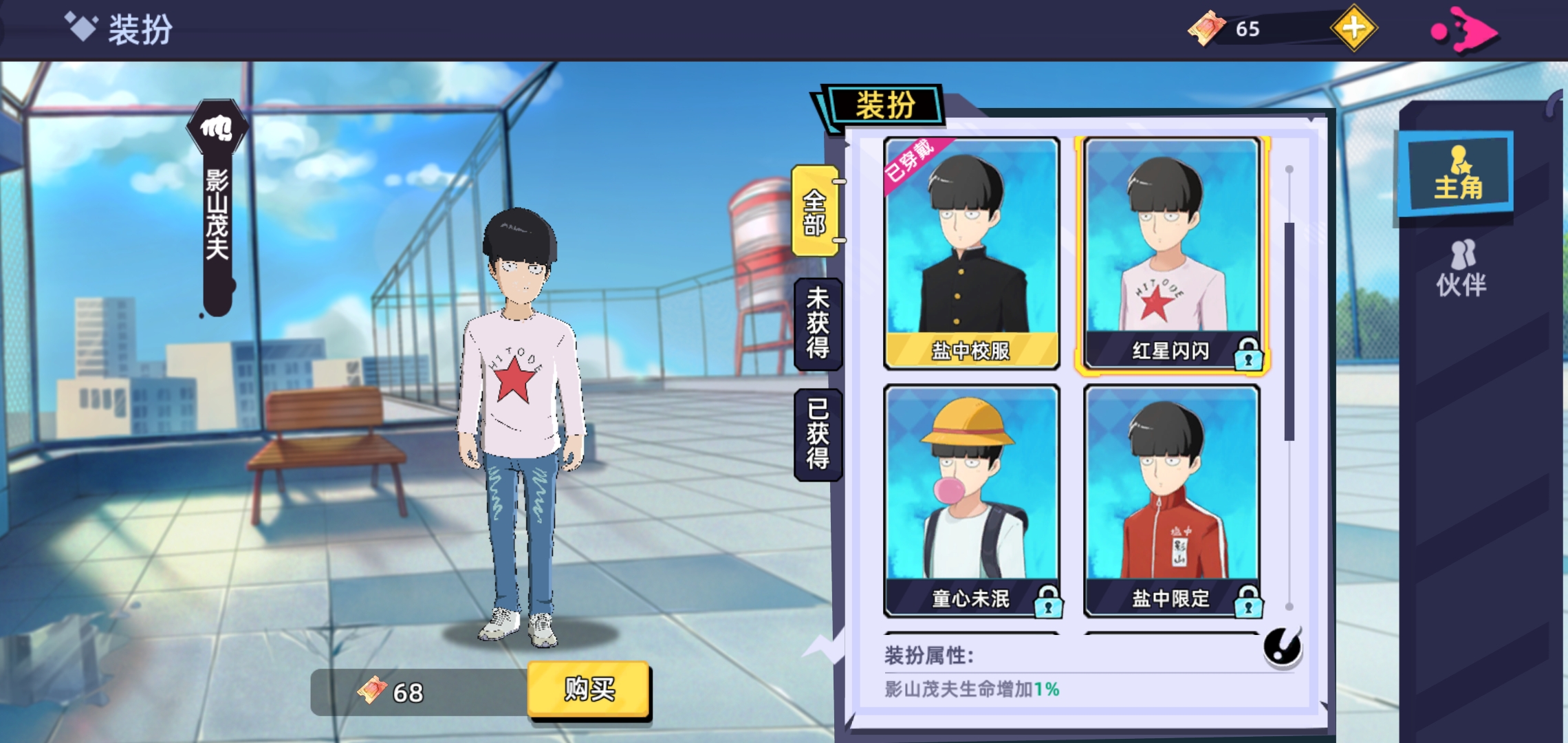Open the 伙伴 partners tab
The width and height of the screenshot is (1568, 743).
point(1461,270)
